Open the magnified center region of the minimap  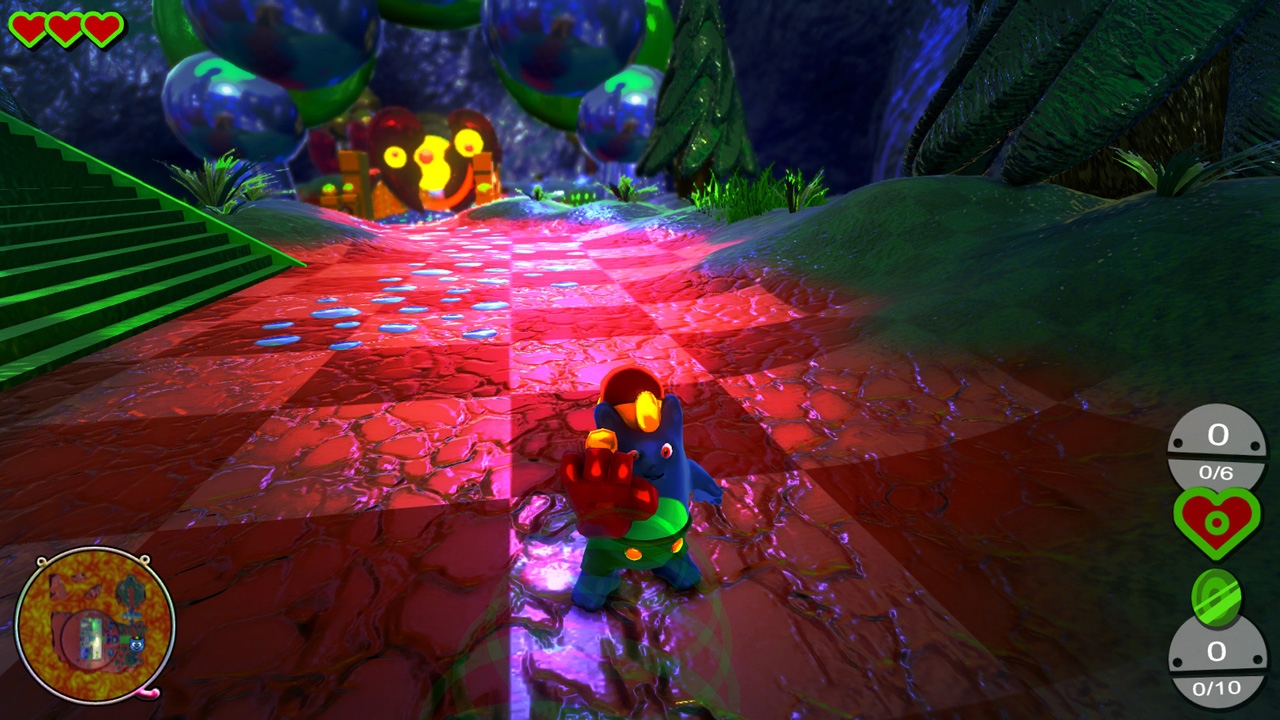tap(90, 637)
